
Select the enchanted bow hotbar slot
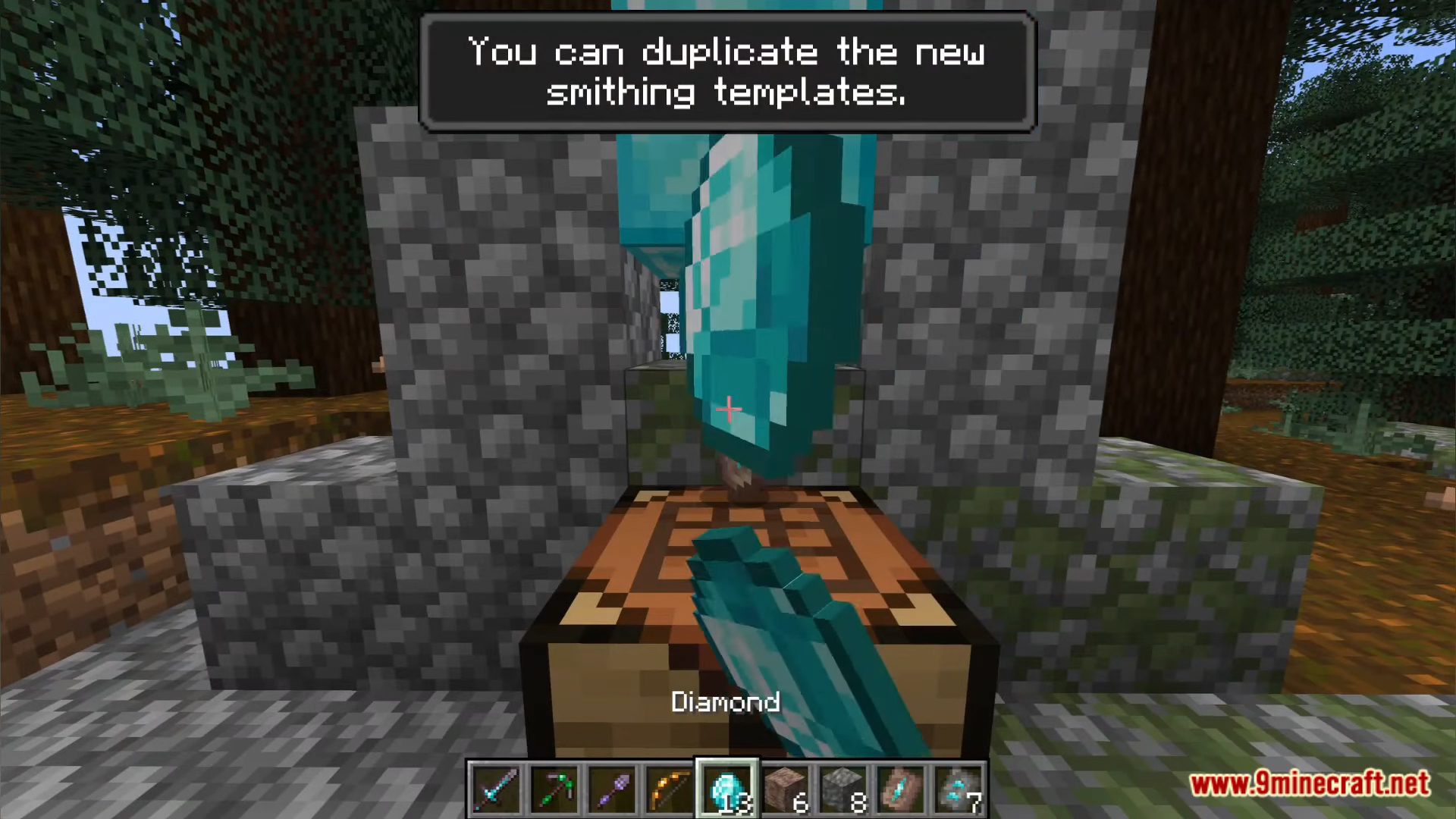click(x=670, y=789)
